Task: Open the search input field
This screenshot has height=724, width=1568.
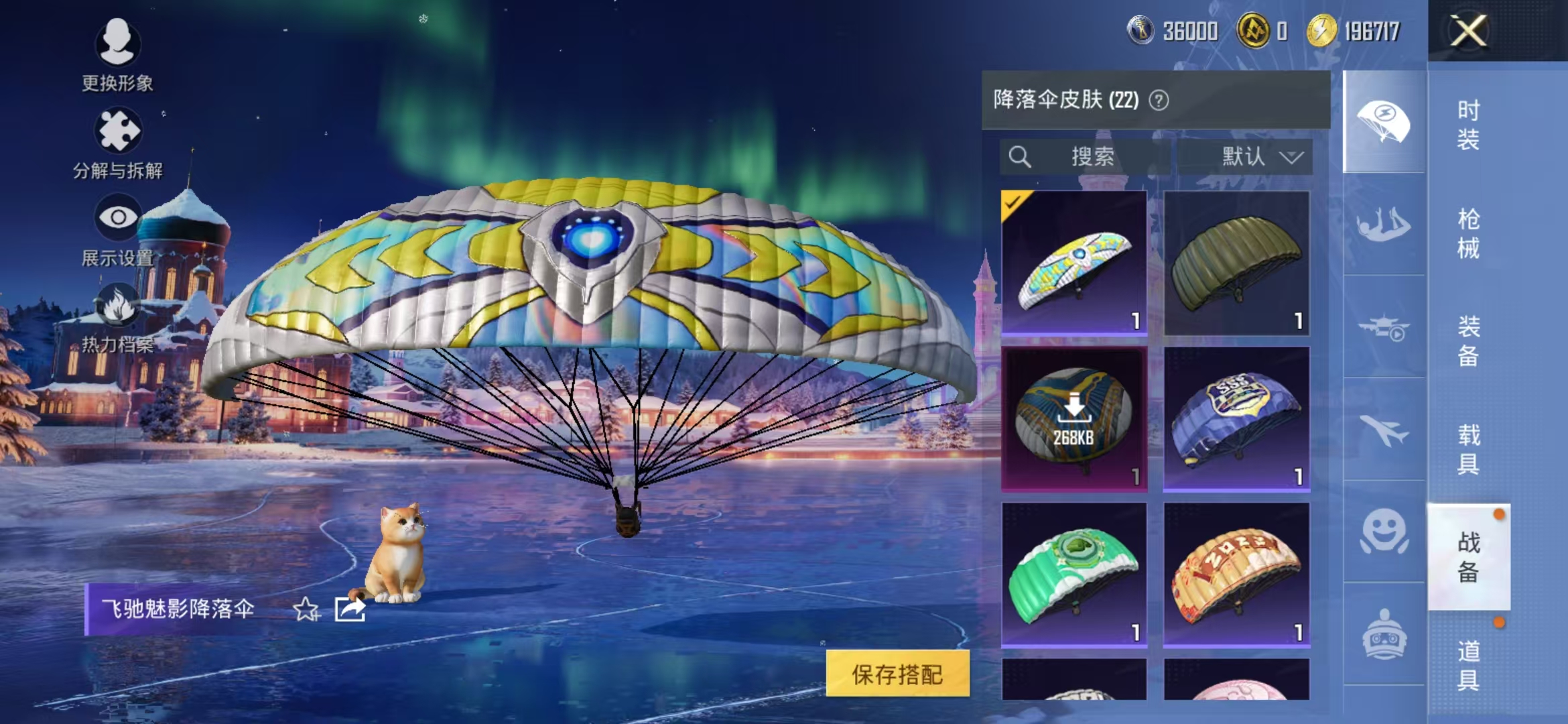Action: coord(1086,157)
